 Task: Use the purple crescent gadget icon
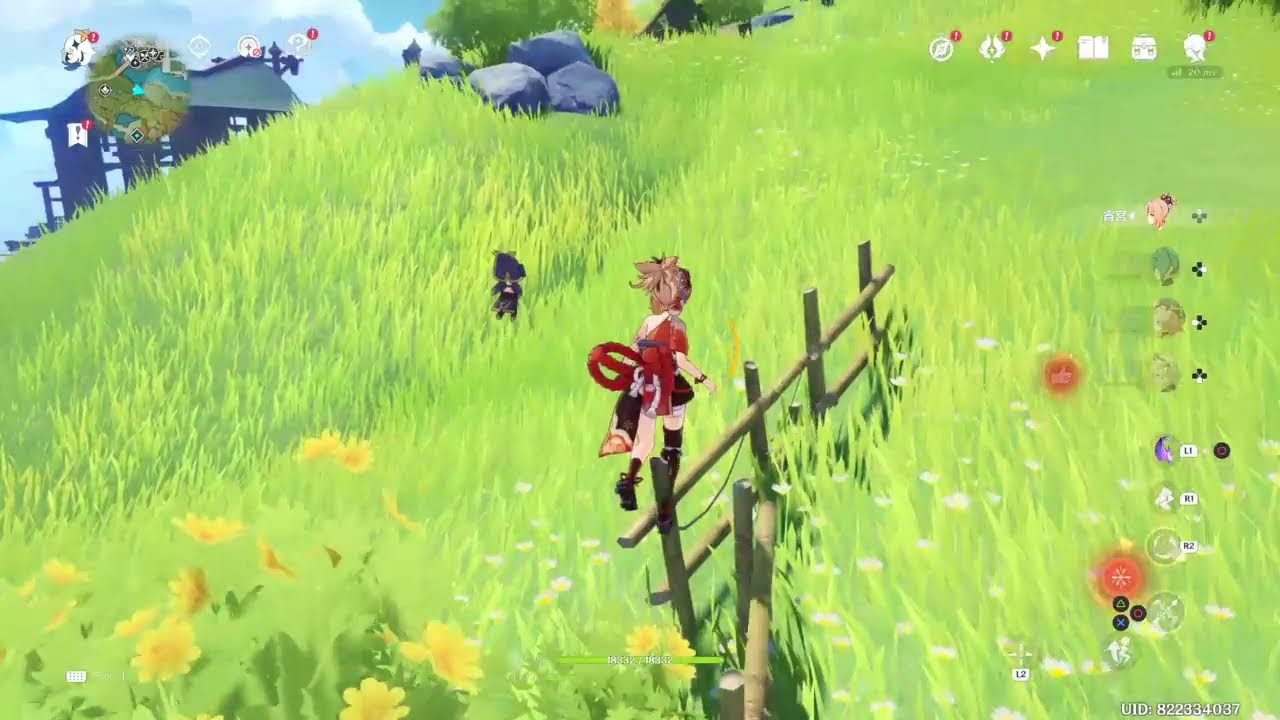pos(1165,449)
